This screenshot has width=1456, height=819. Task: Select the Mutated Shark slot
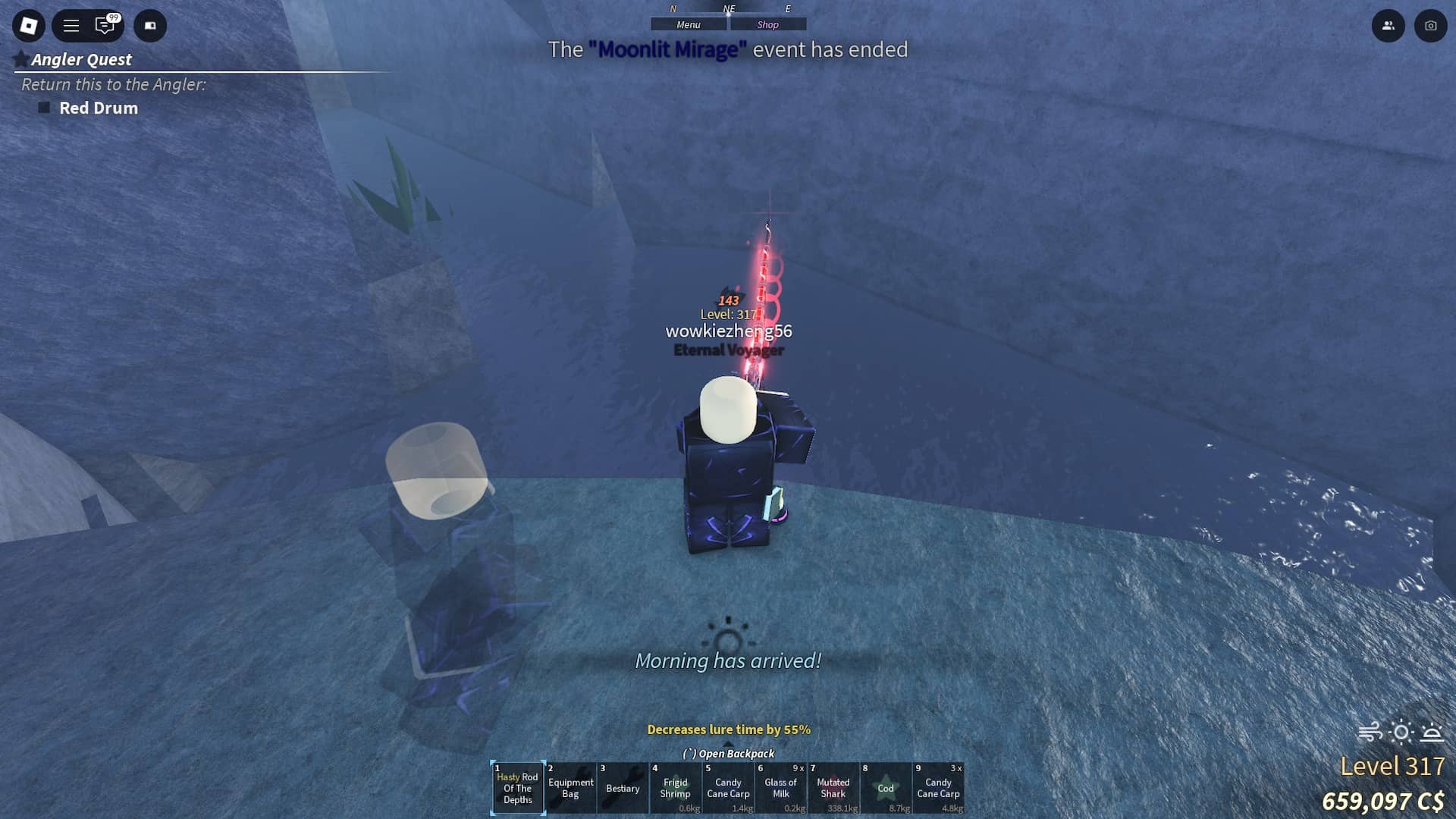pyautogui.click(x=833, y=789)
